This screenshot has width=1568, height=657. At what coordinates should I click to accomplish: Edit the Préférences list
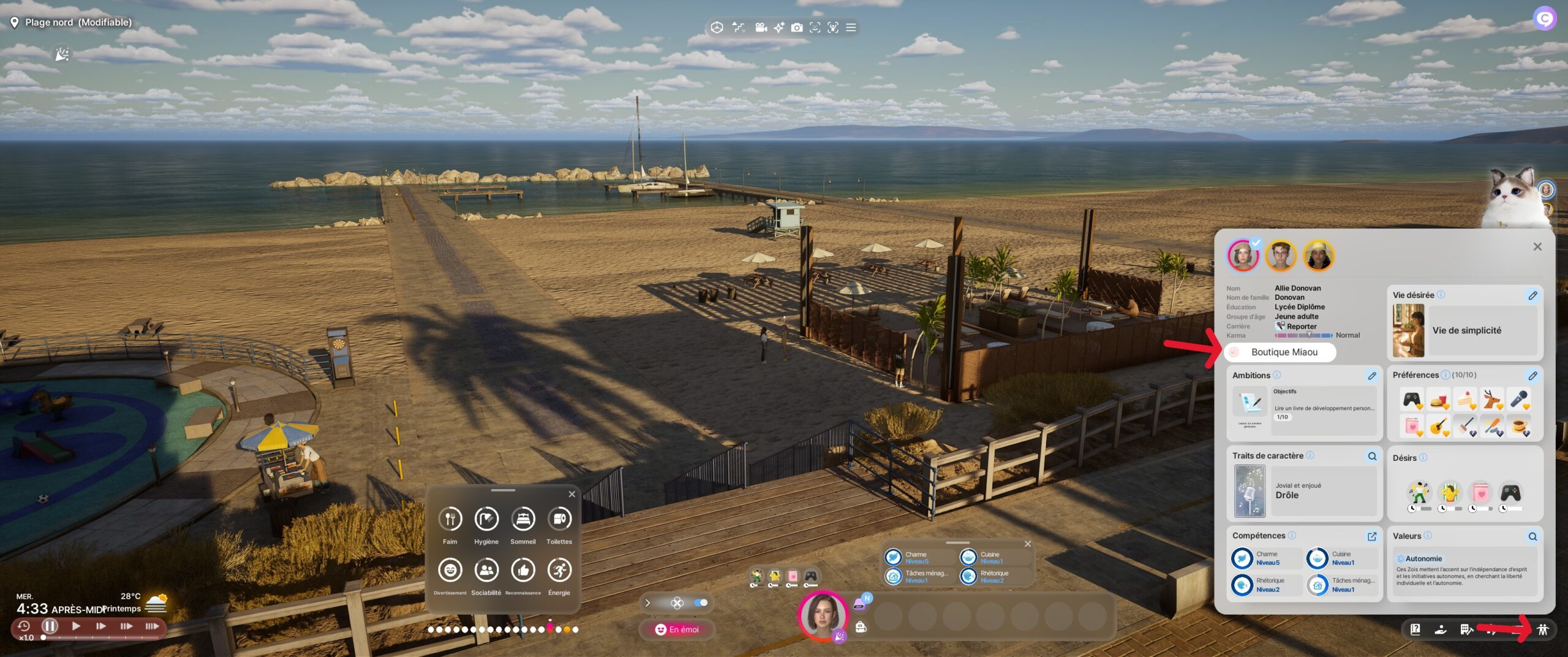tap(1532, 376)
